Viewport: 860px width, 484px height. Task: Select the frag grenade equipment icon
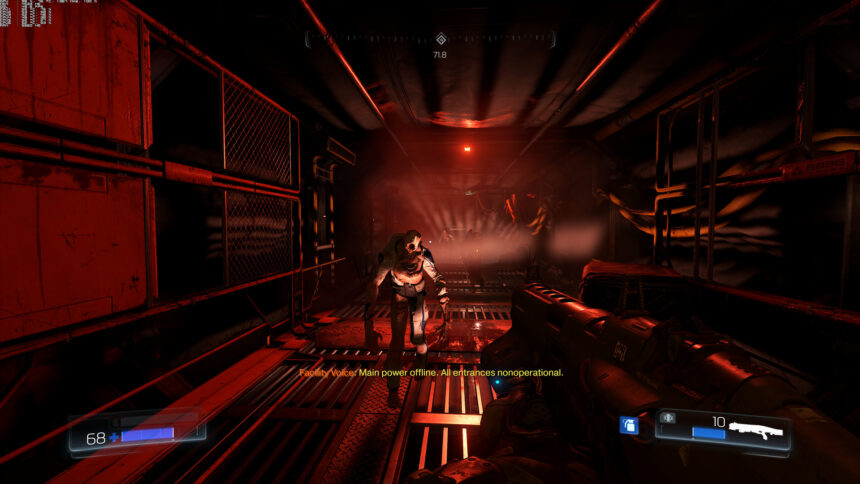pyautogui.click(x=629, y=426)
